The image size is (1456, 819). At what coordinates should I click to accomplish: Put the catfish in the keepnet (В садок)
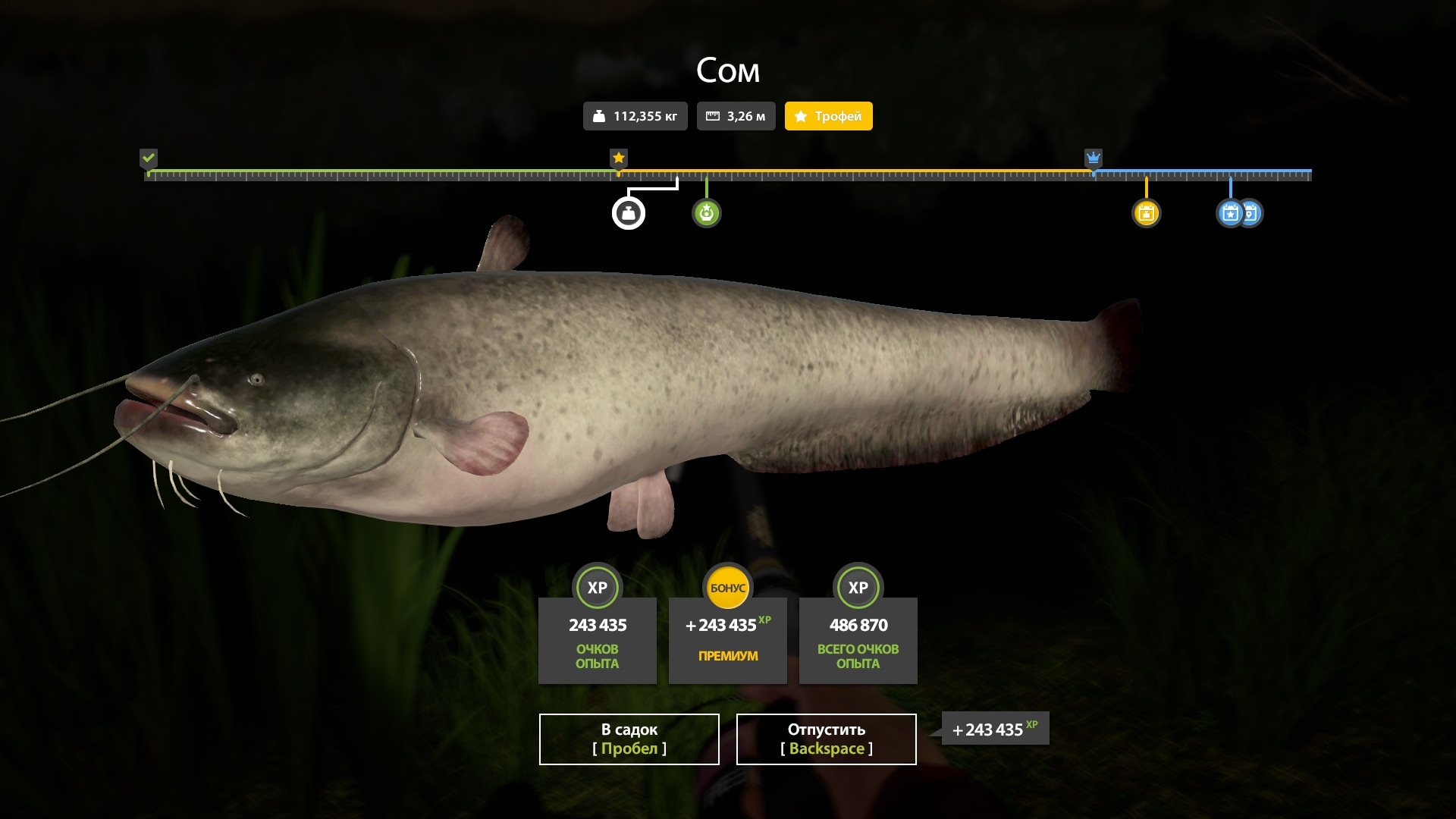tap(629, 739)
